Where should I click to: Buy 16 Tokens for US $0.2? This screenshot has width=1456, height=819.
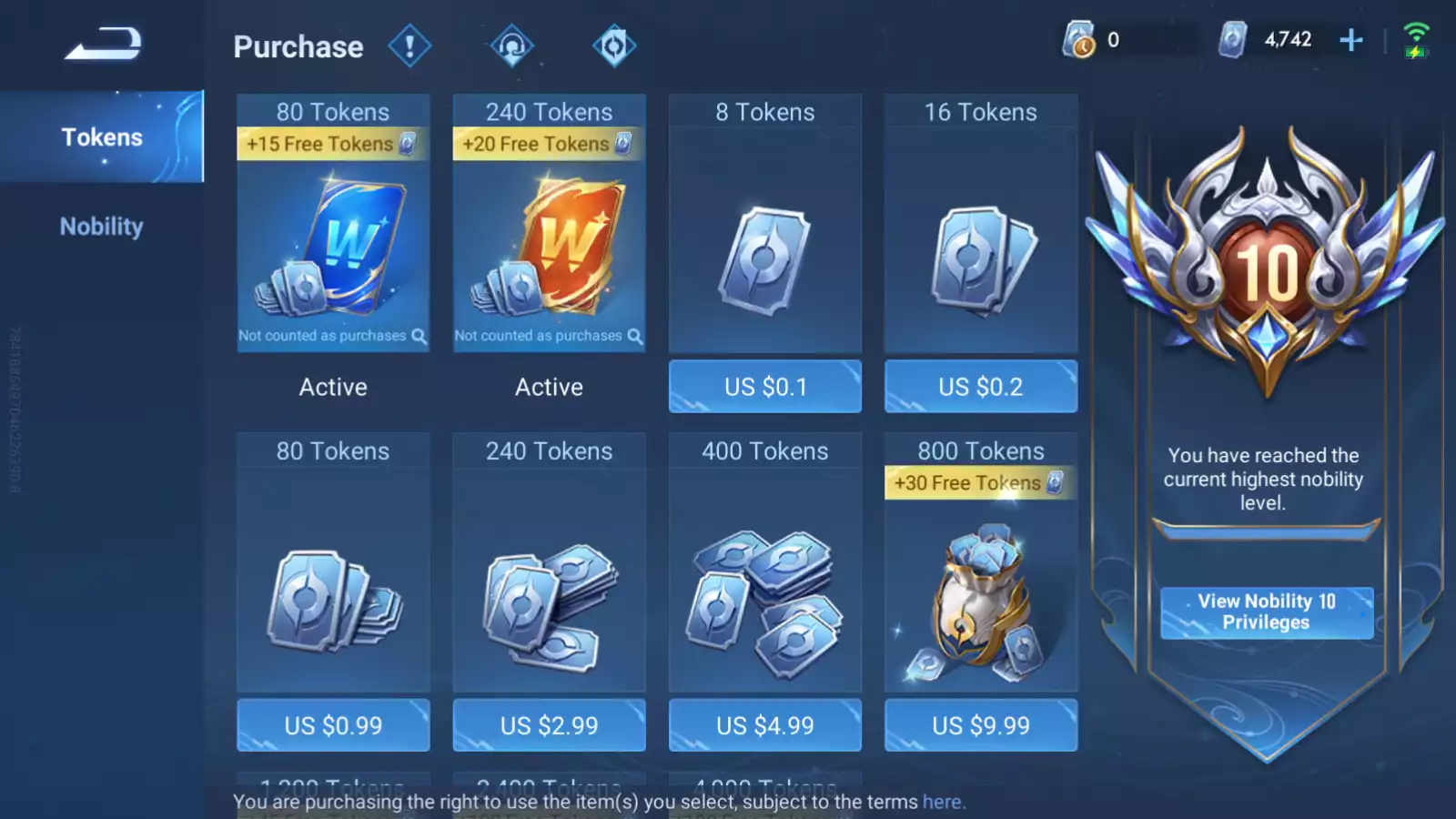(x=980, y=387)
